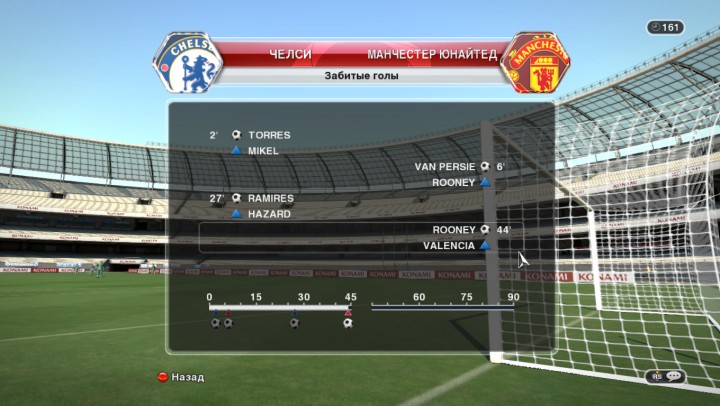Click the timeline ball marker near 30
This screenshot has height=406, width=720.
pos(294,323)
